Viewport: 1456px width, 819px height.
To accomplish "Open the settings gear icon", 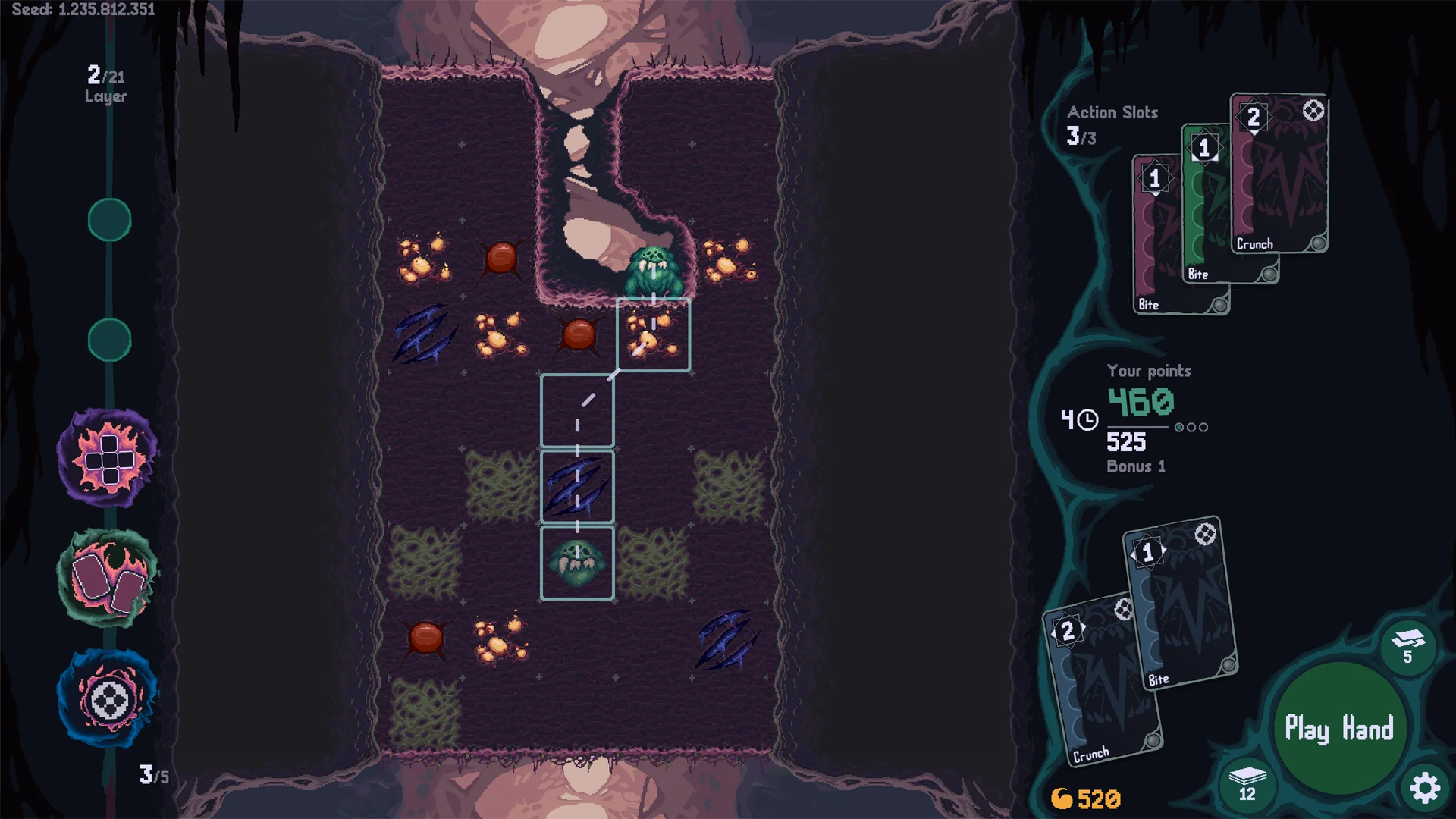I will [1425, 788].
